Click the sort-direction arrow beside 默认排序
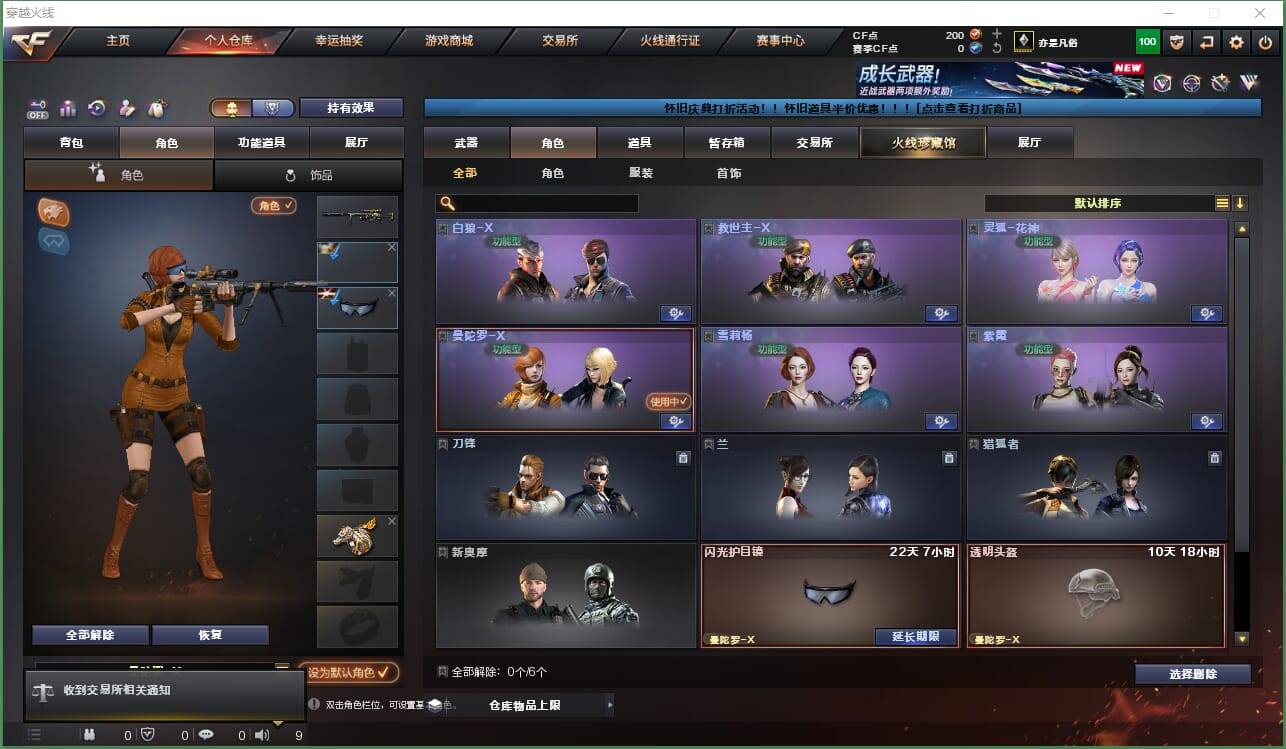This screenshot has height=749, width=1286. 1240,203
